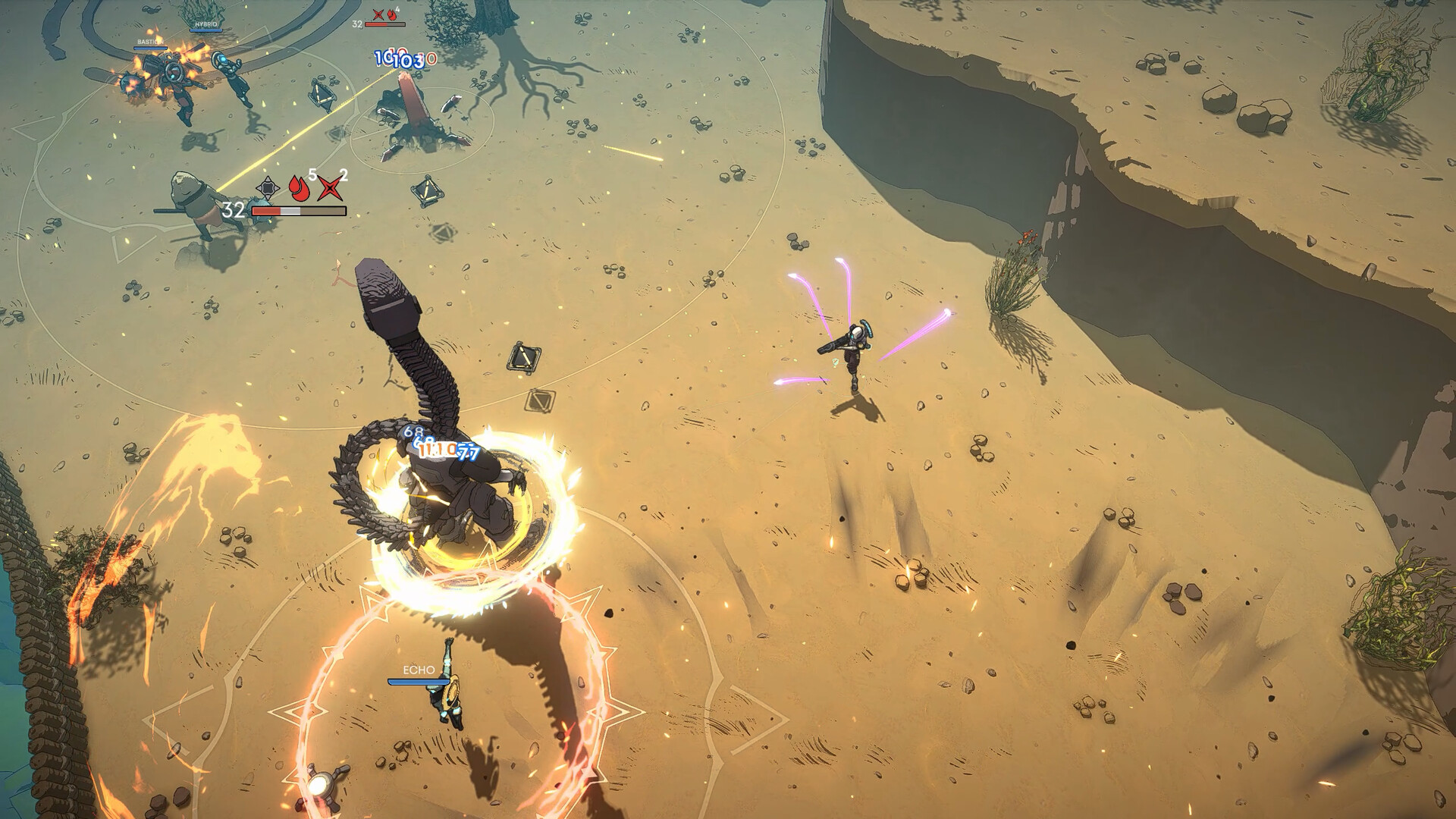Click the flame stack icon labeled 4
The width and height of the screenshot is (1456, 819).
pos(392,15)
